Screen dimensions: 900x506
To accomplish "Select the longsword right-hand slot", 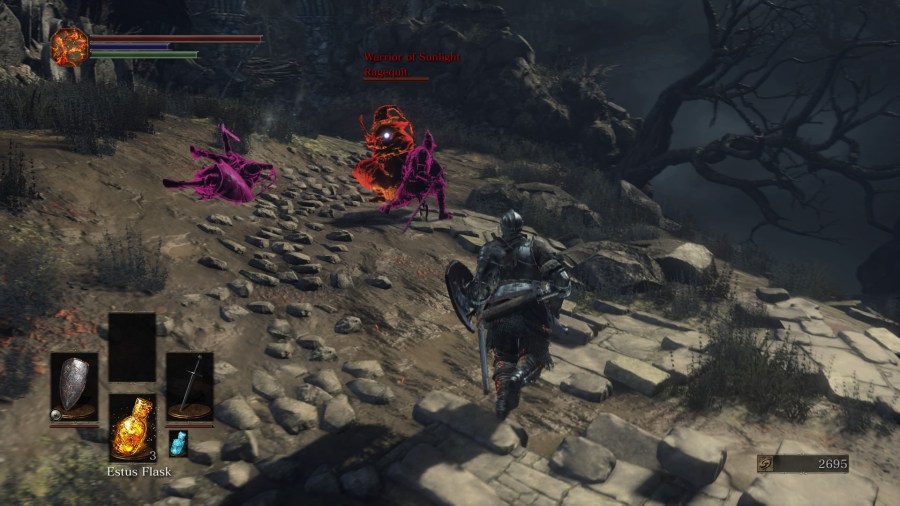I will [189, 385].
